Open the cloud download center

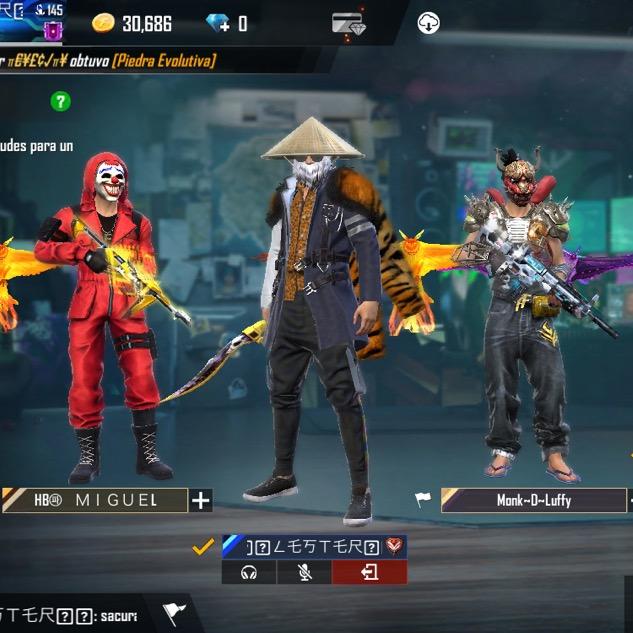click(x=428, y=23)
